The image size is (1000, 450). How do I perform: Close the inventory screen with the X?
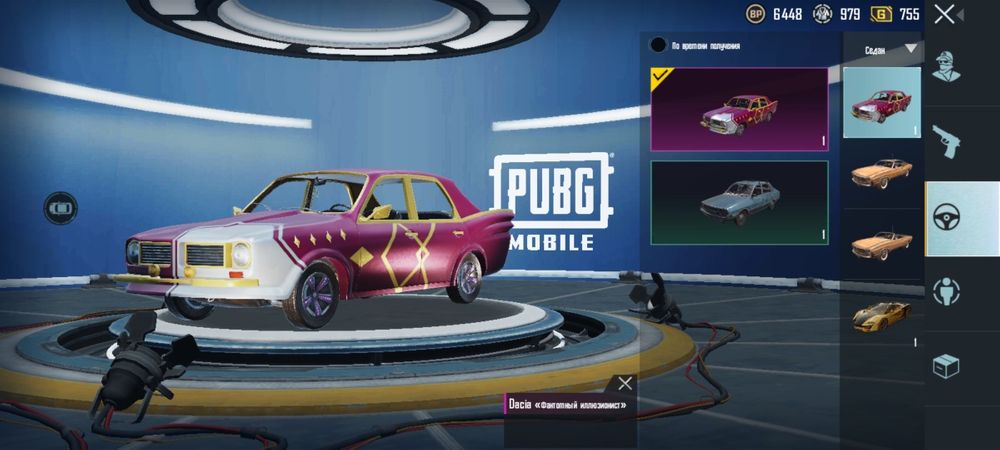pyautogui.click(x=944, y=14)
